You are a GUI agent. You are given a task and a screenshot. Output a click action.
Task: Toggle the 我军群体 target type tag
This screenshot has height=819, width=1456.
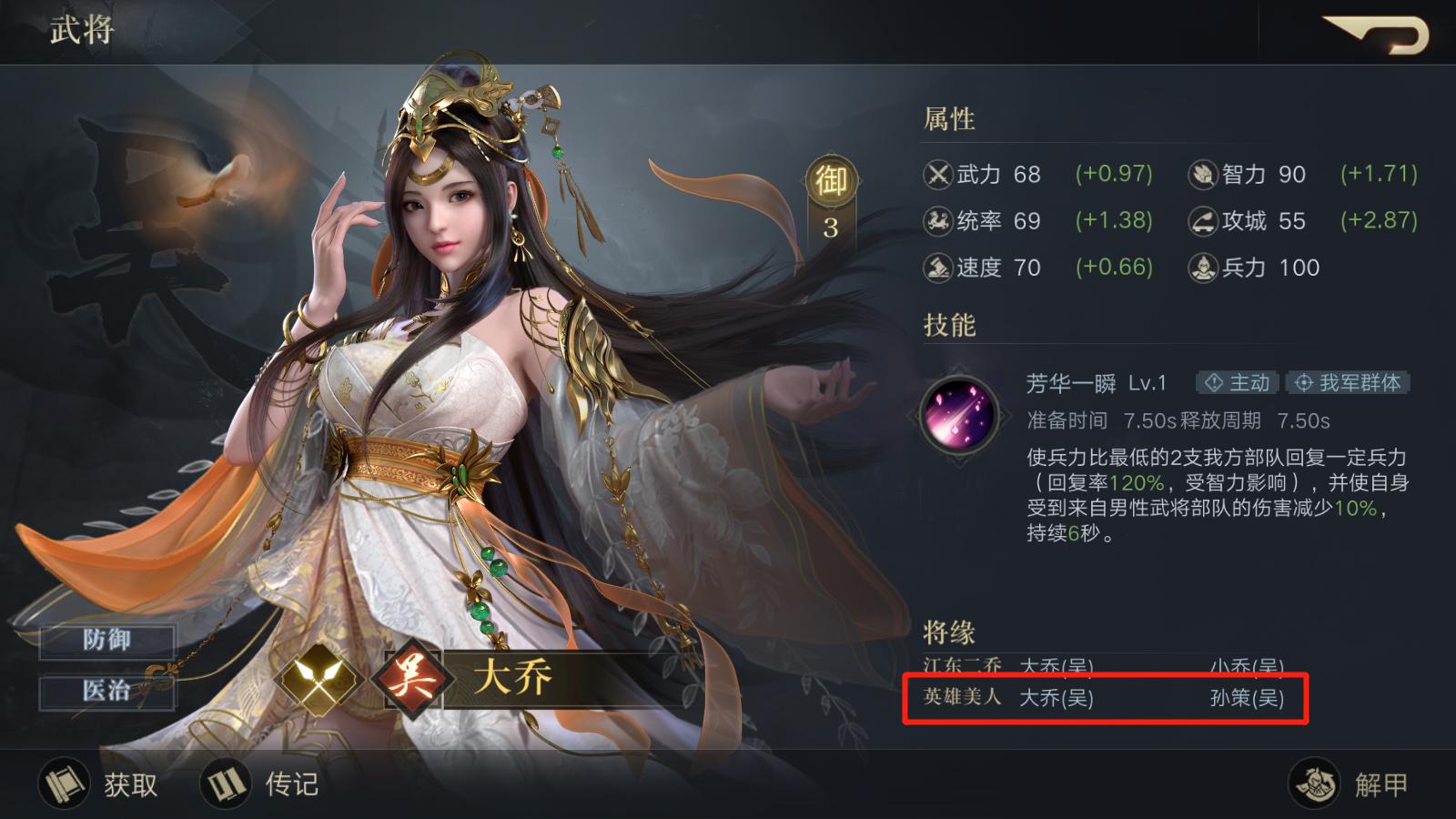(1348, 383)
